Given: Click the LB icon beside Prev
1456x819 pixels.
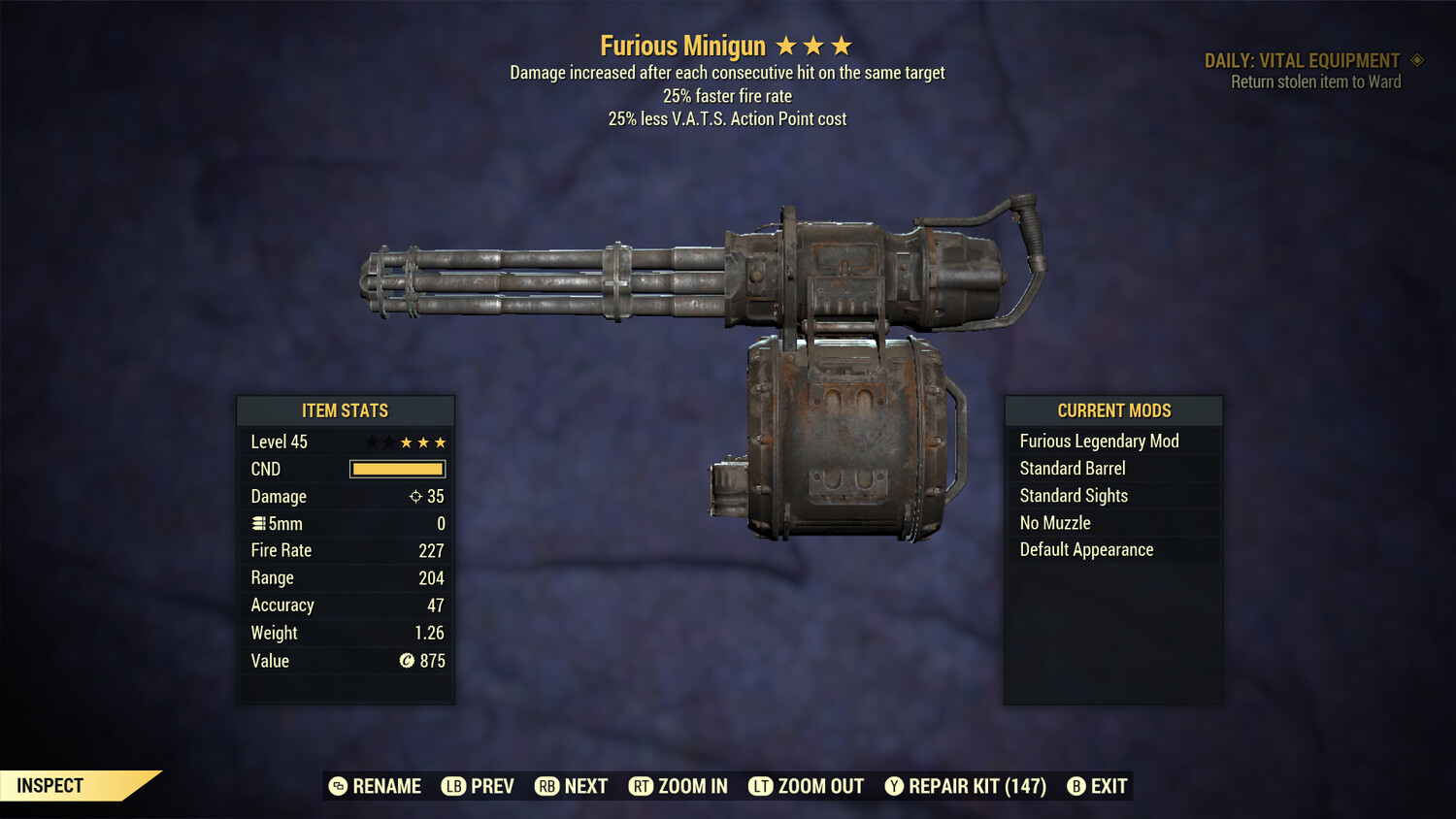Looking at the screenshot, I should pos(452,786).
